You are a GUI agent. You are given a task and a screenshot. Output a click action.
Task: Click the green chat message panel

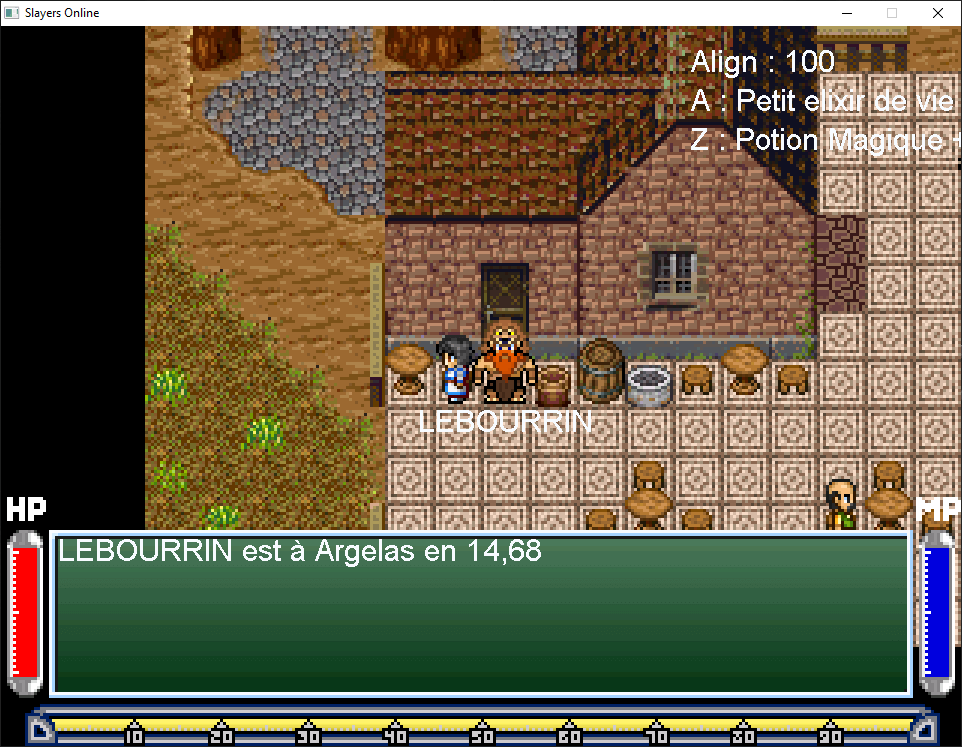pos(481,614)
